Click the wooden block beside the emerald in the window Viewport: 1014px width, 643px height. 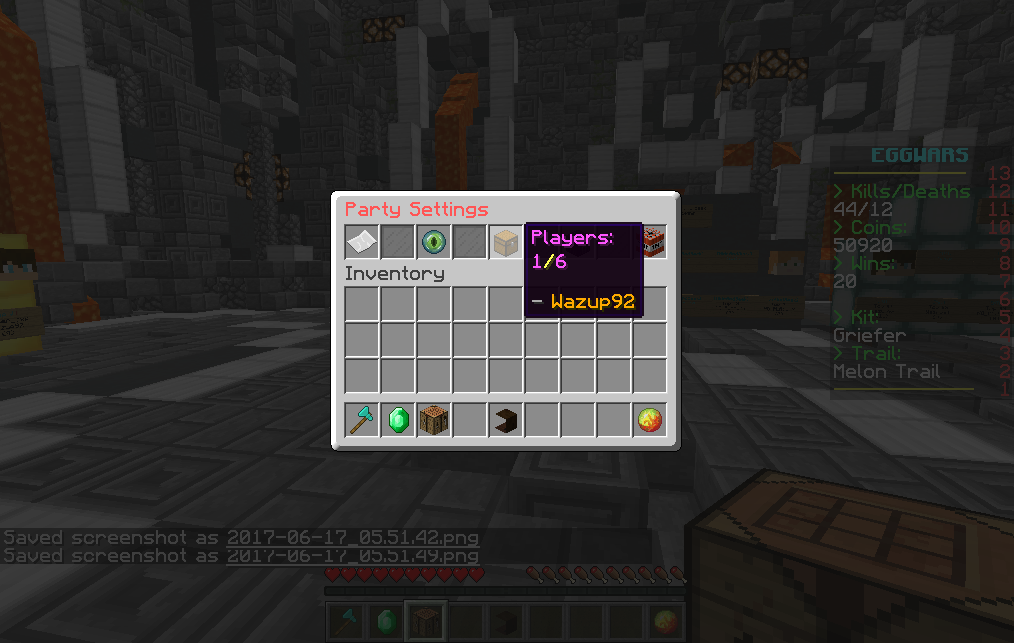[434, 421]
